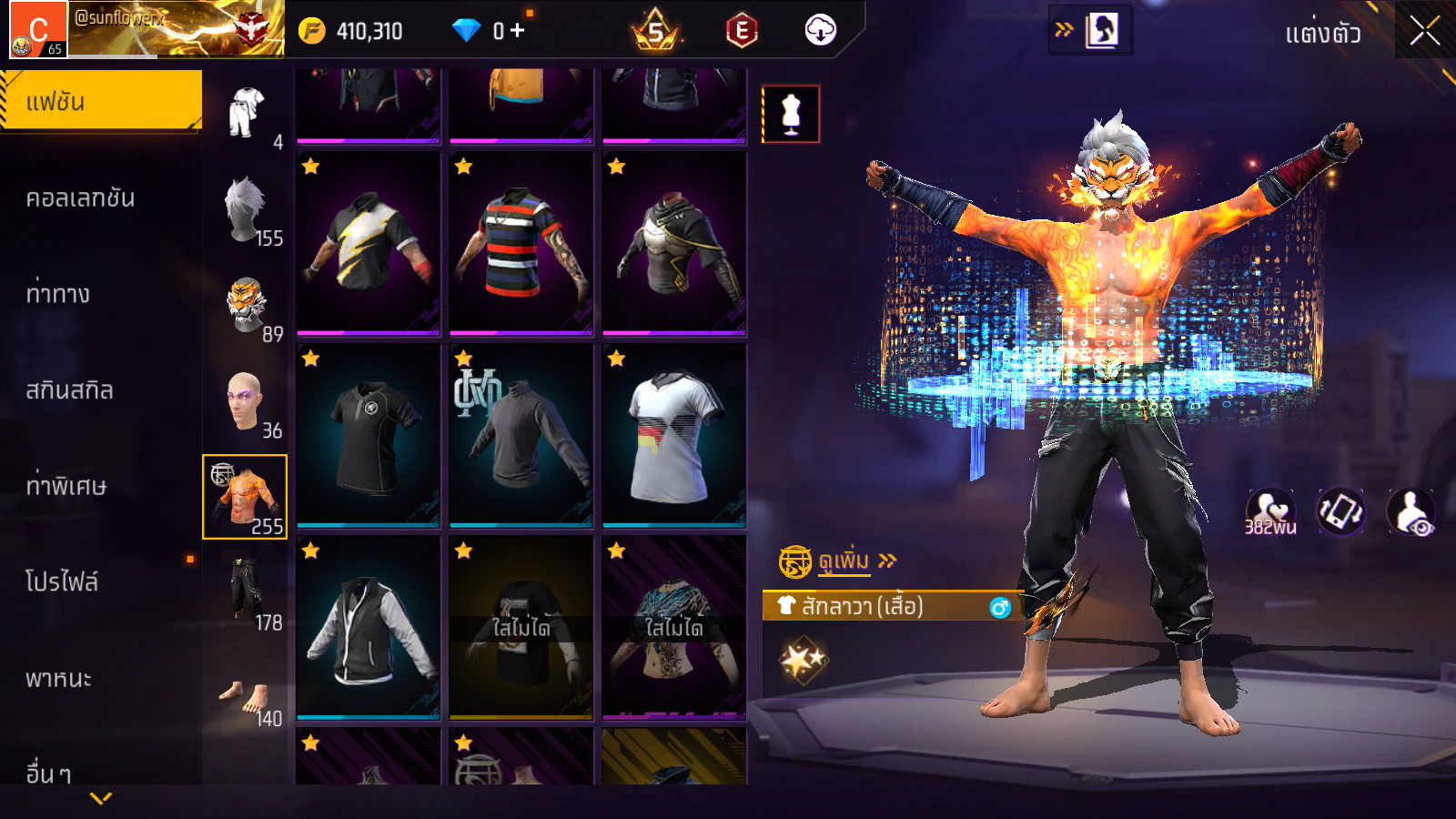
Task: Open the โปรไฟล์ profile tab
Action: point(62,582)
